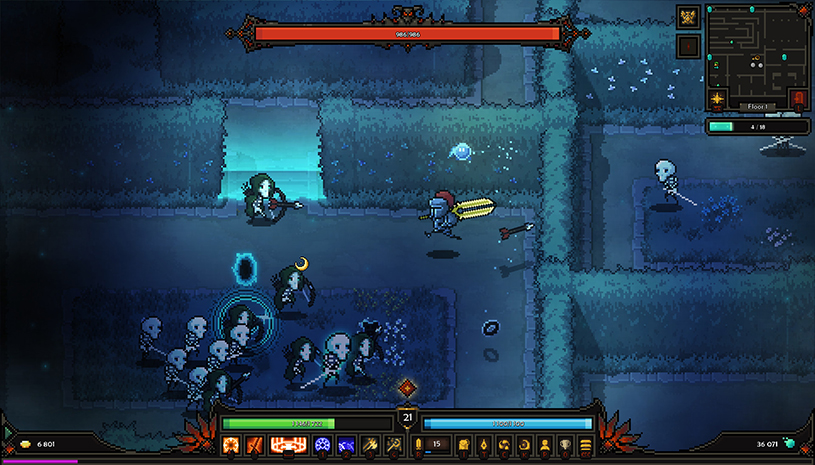Viewport: 815px width, 465px height.
Task: Activate the orange sword slash skill
Action: (x=252, y=444)
